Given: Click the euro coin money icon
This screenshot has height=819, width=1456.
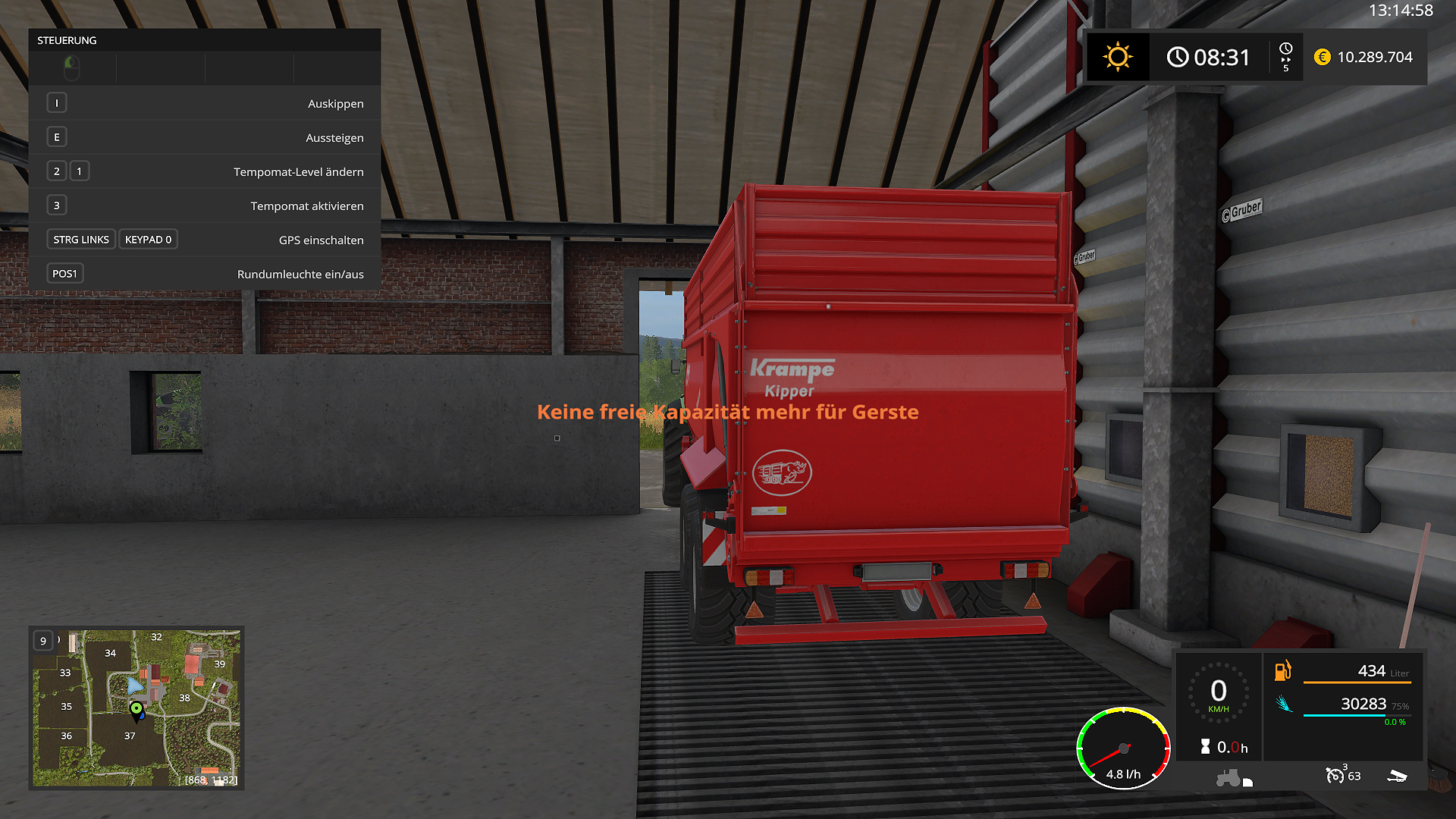Looking at the screenshot, I should (x=1322, y=57).
